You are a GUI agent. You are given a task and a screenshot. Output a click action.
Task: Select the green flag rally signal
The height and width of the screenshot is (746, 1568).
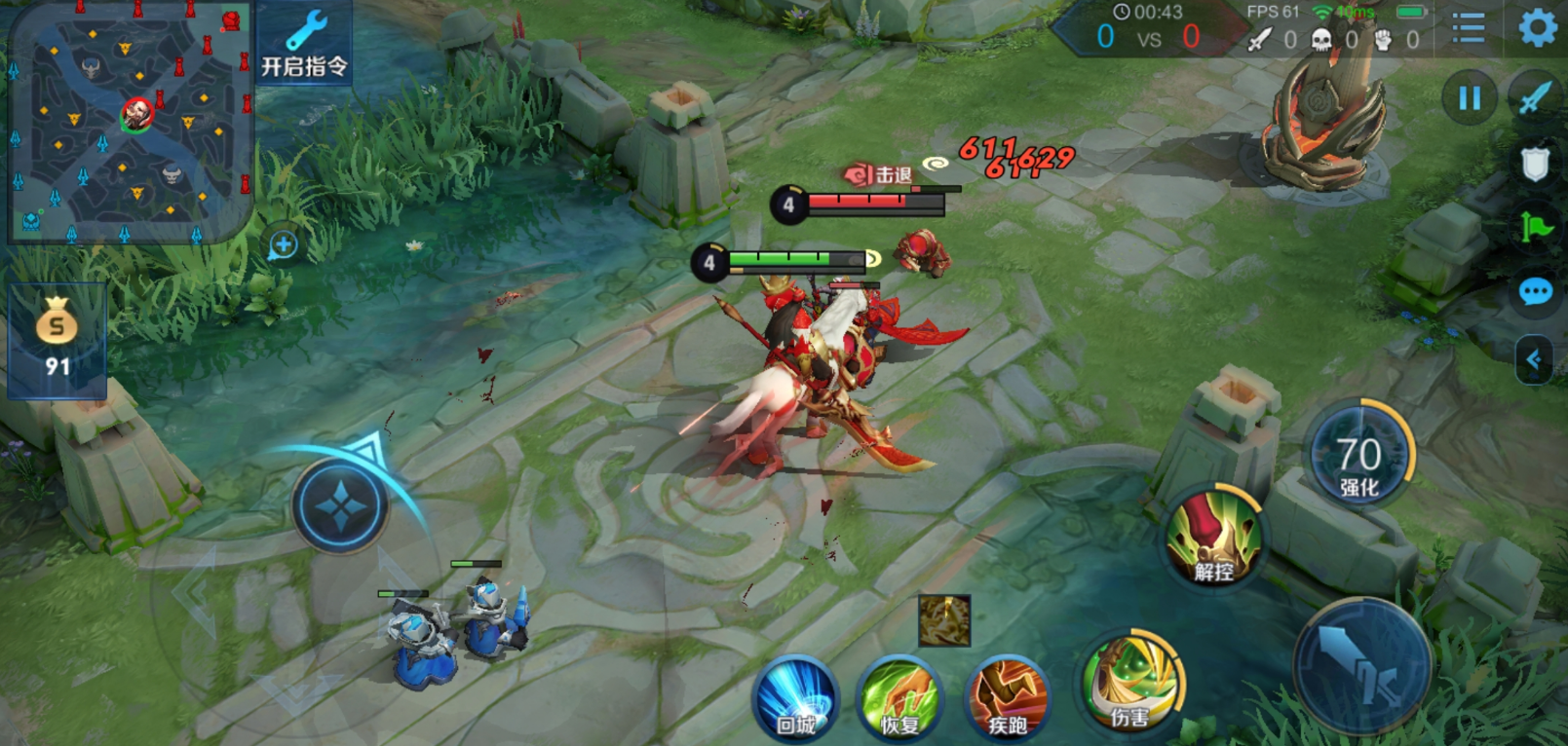click(x=1535, y=228)
